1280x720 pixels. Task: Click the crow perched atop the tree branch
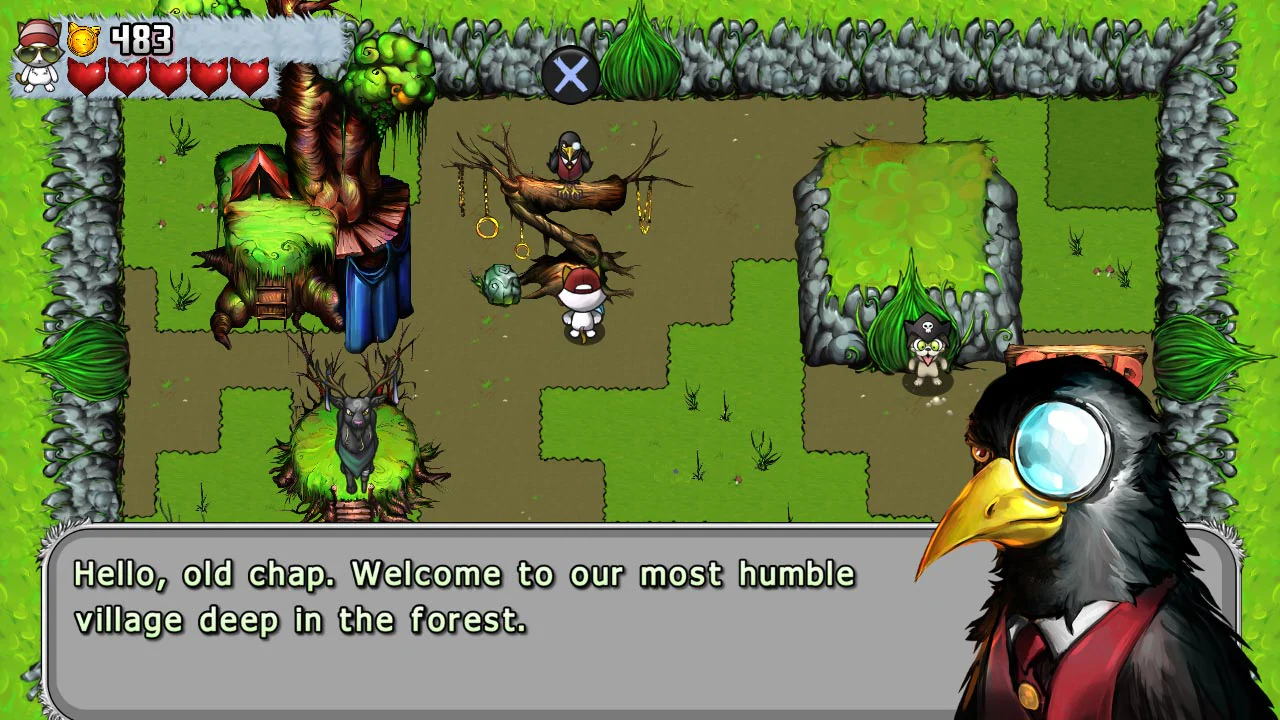coord(568,155)
